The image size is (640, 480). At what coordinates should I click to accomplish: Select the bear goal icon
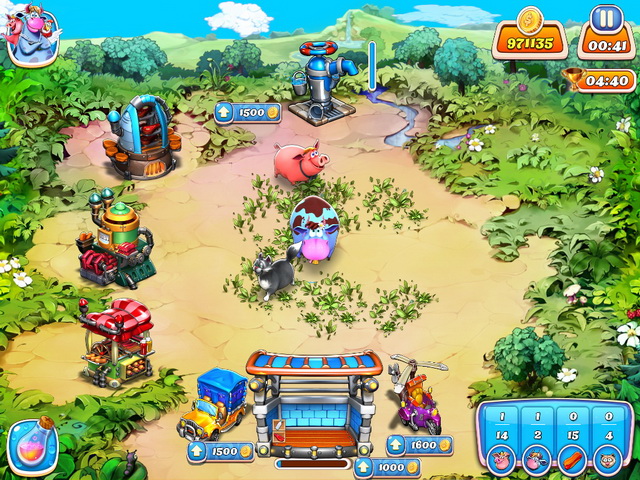[606, 463]
